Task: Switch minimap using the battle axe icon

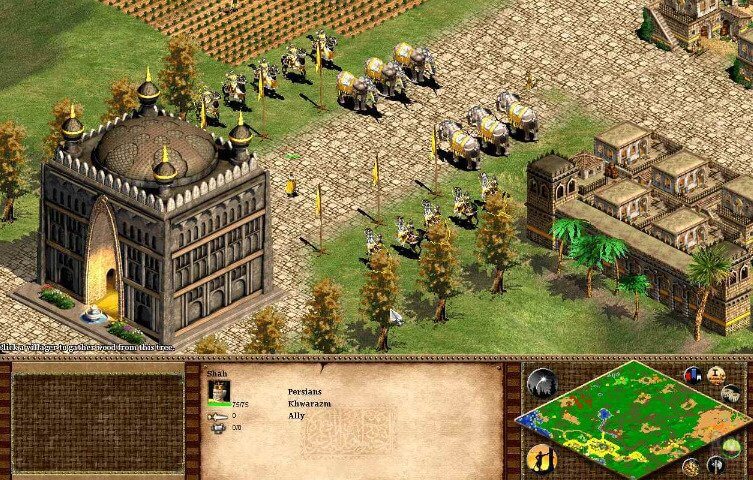Action: (715, 465)
